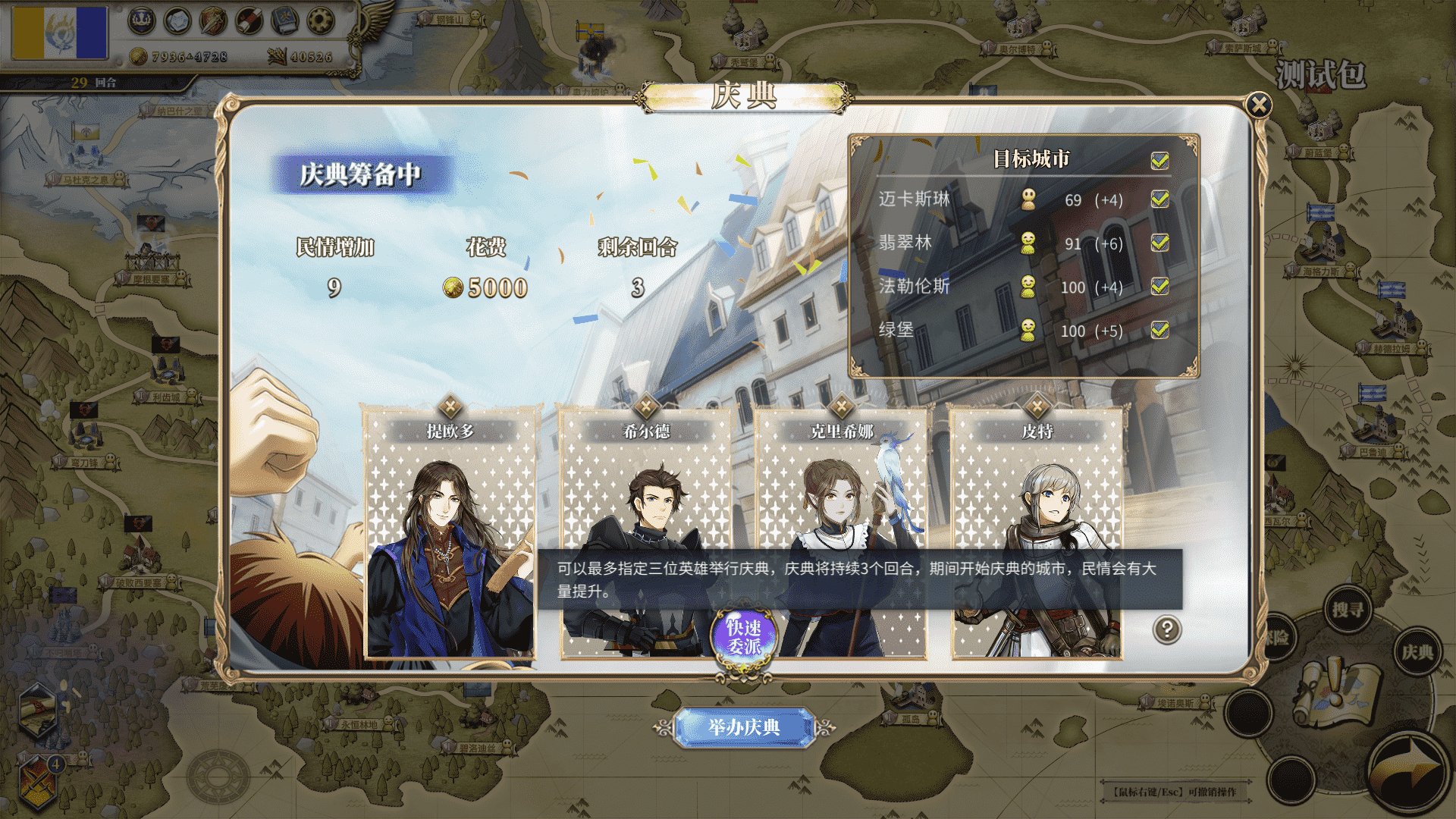The width and height of the screenshot is (1456, 819).
Task: Open the question mark help button
Action: point(1167,629)
